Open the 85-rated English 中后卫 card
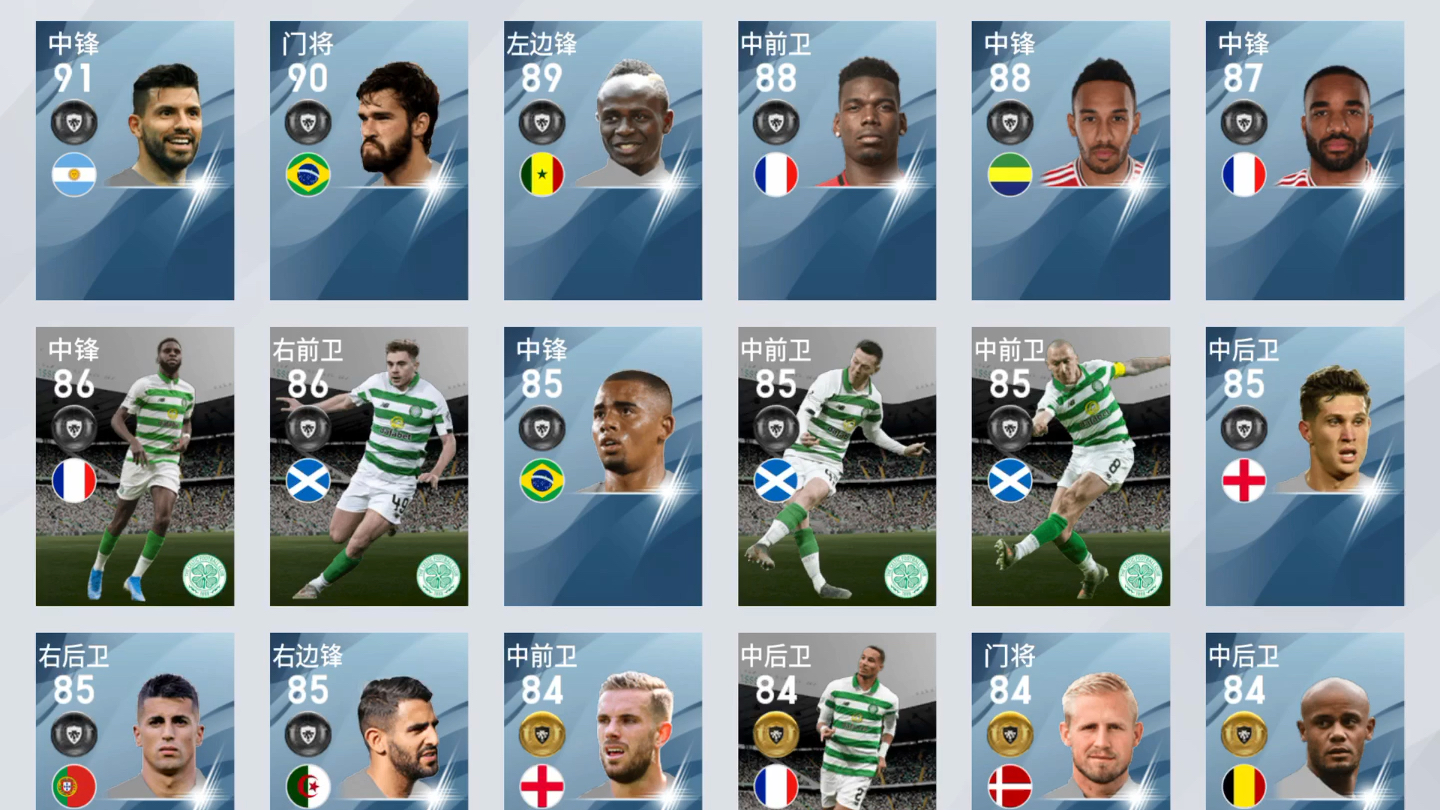Viewport: 1440px width, 810px height. pos(1305,466)
